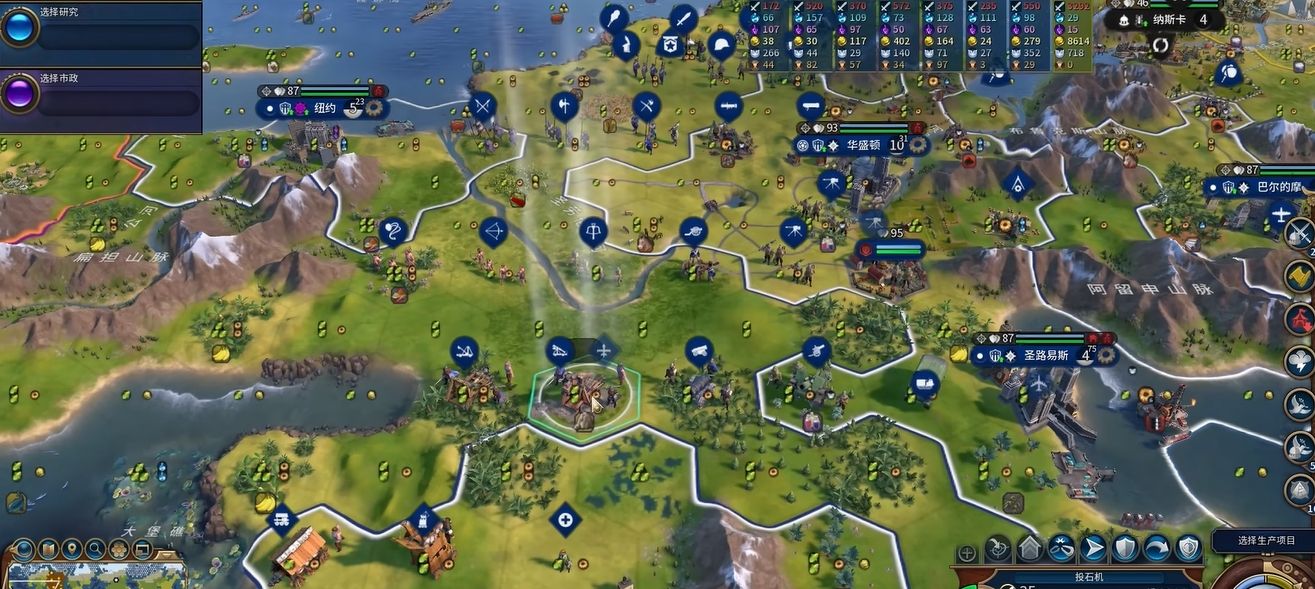Click the crossed swords notification icon
Screen dimensions: 1315x589
pyautogui.click(x=1299, y=233)
